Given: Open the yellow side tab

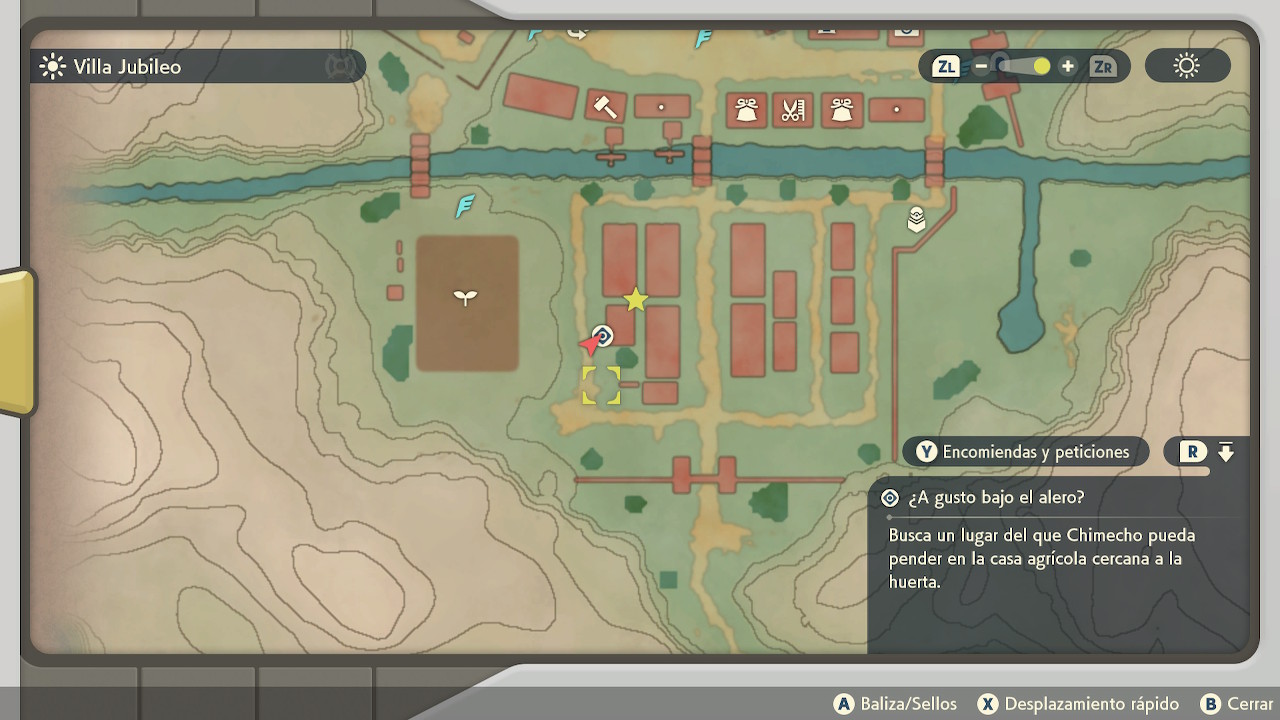Looking at the screenshot, I should (x=17, y=342).
